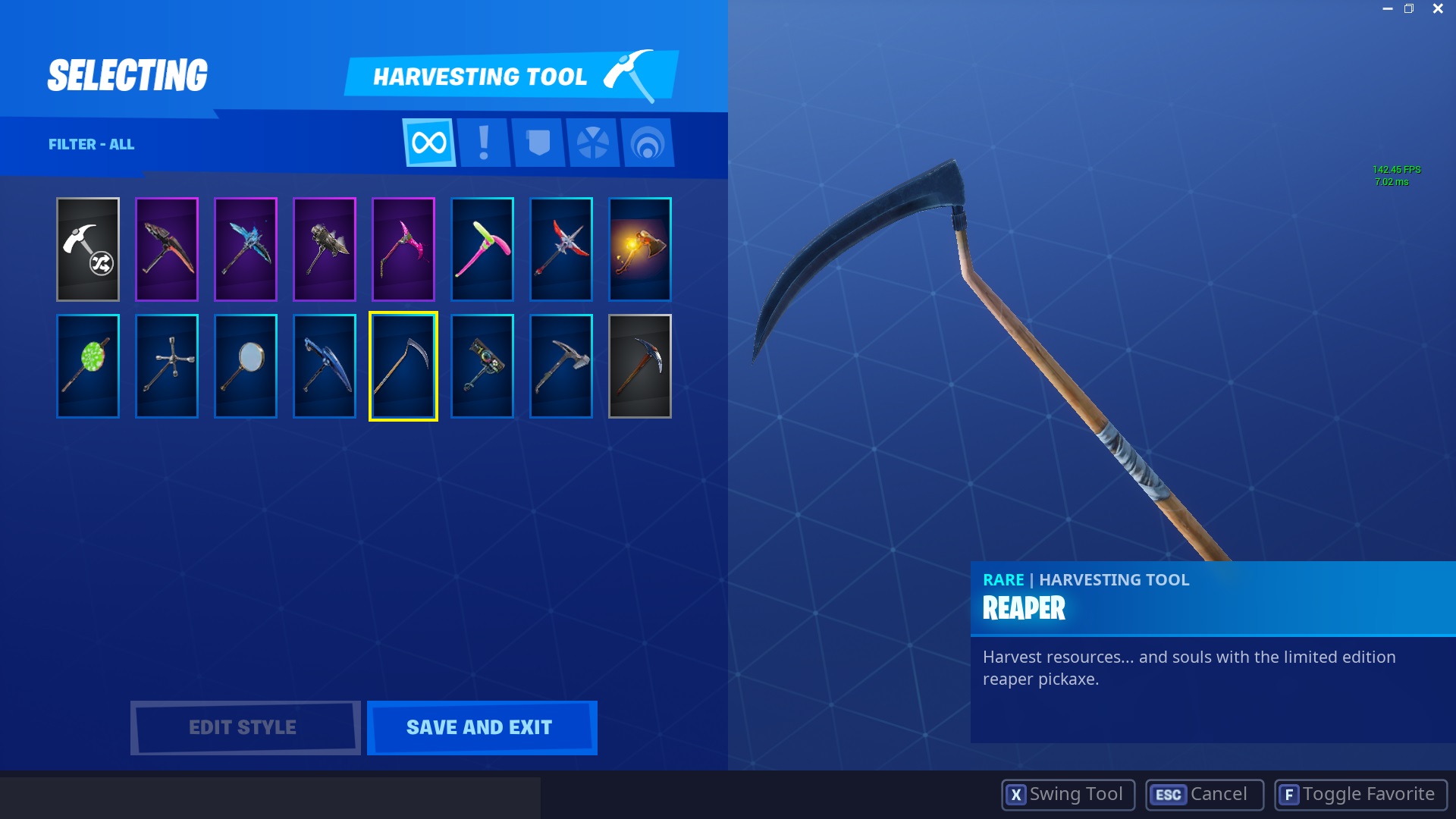Choose the icy blue crystal pickaxe

click(246, 249)
